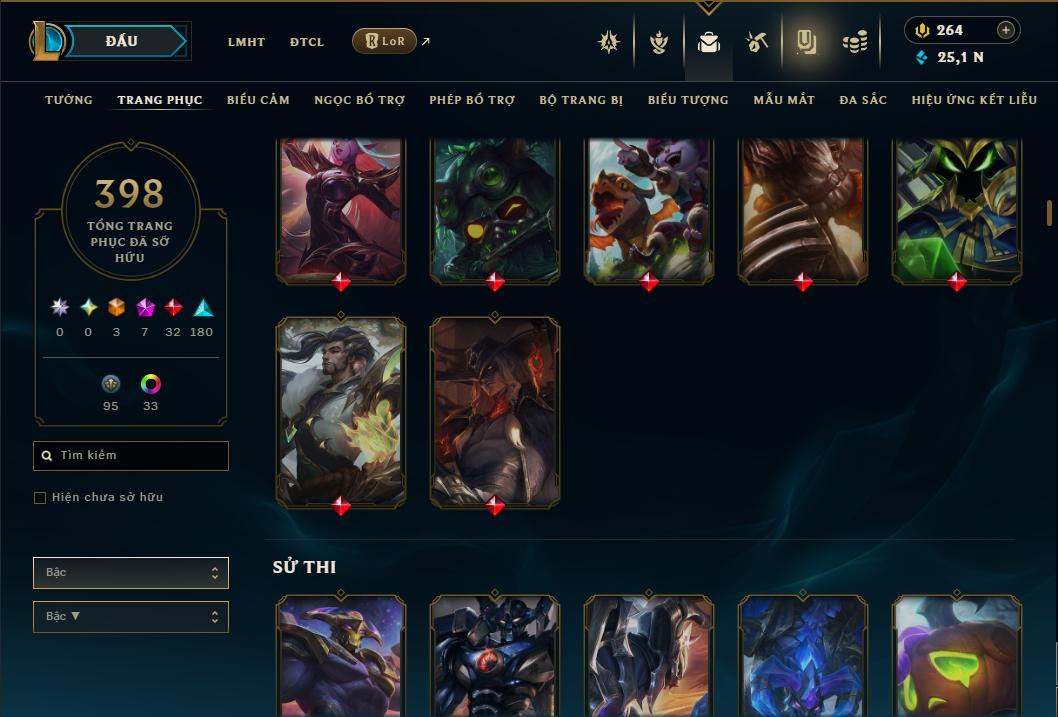Open the Bậc ▼ sort dropdown

[x=131, y=617]
